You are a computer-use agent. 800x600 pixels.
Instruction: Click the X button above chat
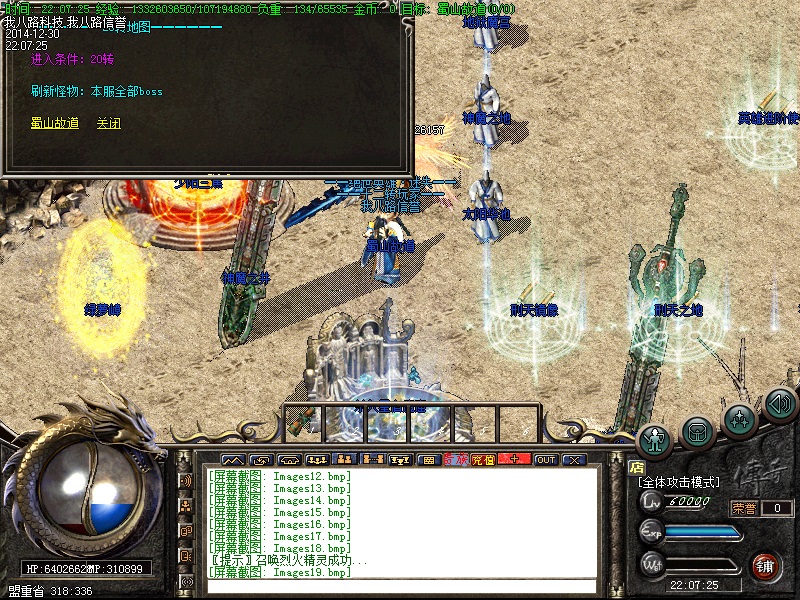click(x=573, y=460)
